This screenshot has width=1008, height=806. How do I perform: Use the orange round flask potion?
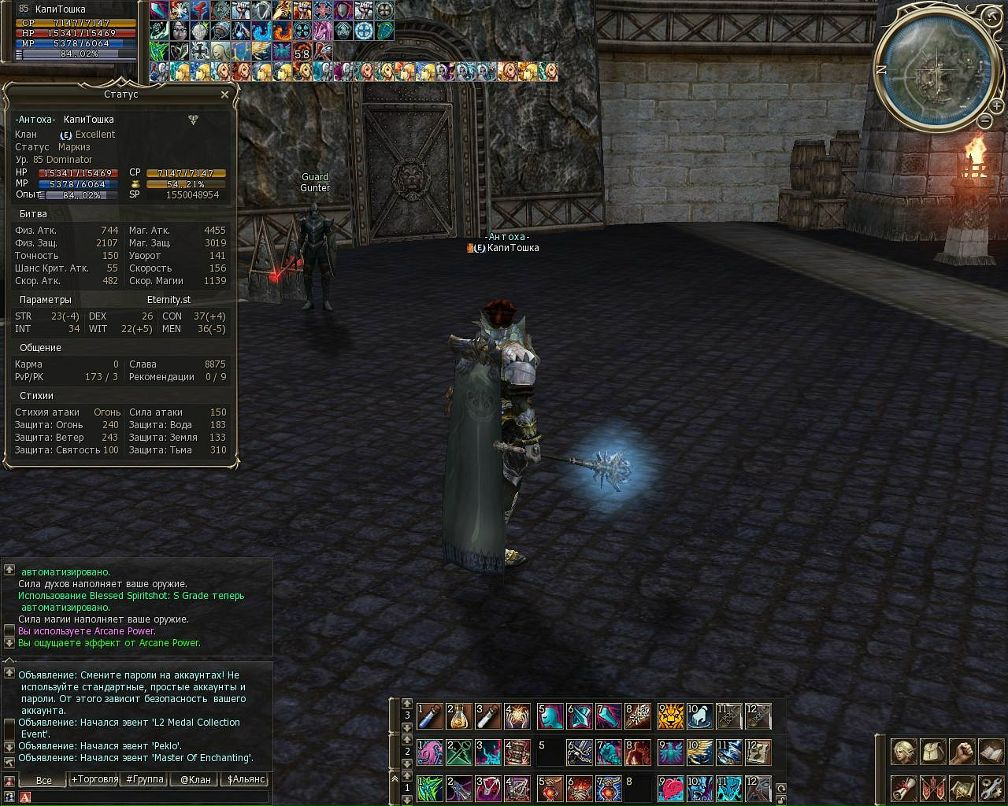click(x=459, y=716)
